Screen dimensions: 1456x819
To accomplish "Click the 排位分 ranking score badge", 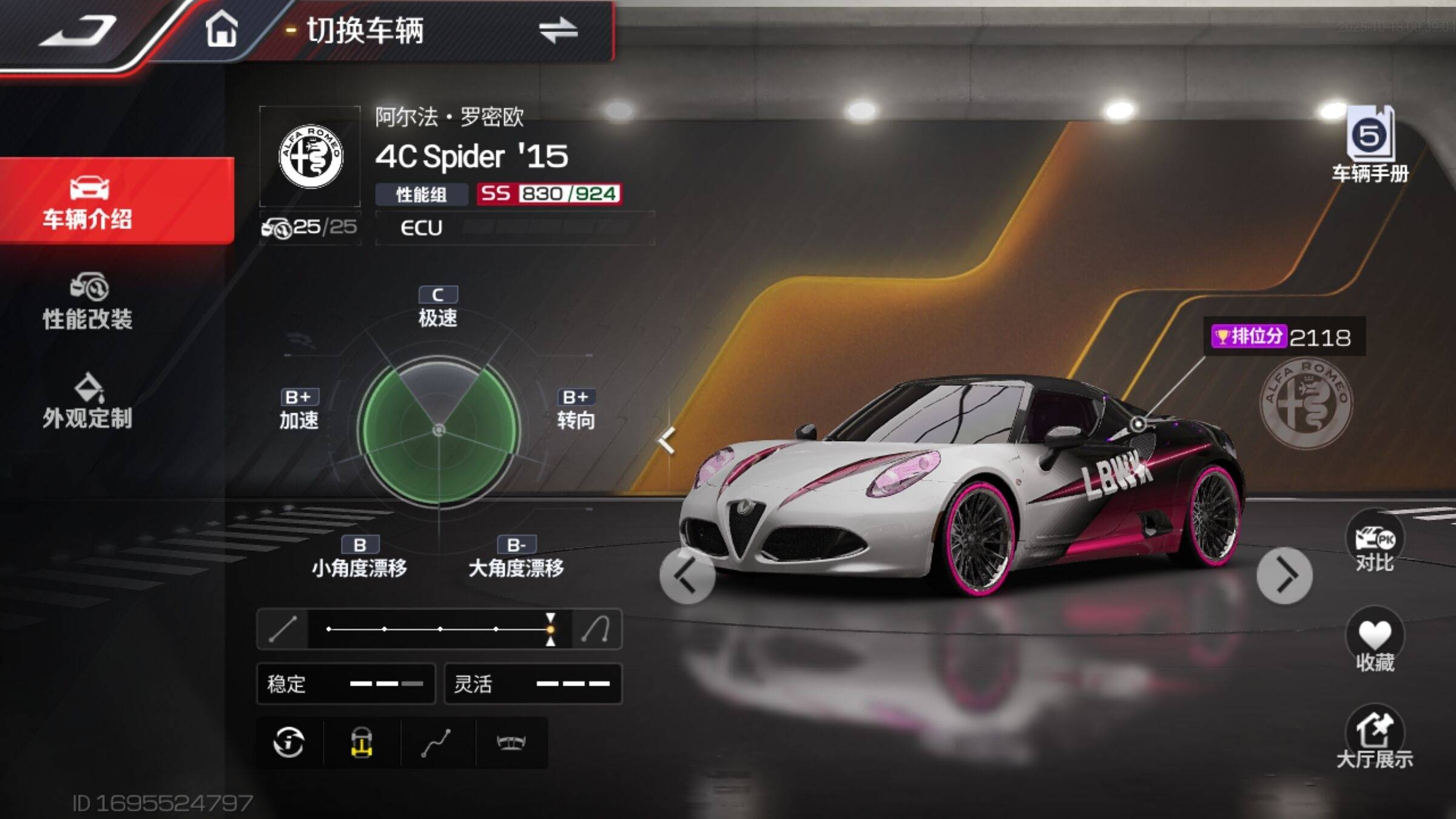I will tap(1284, 337).
